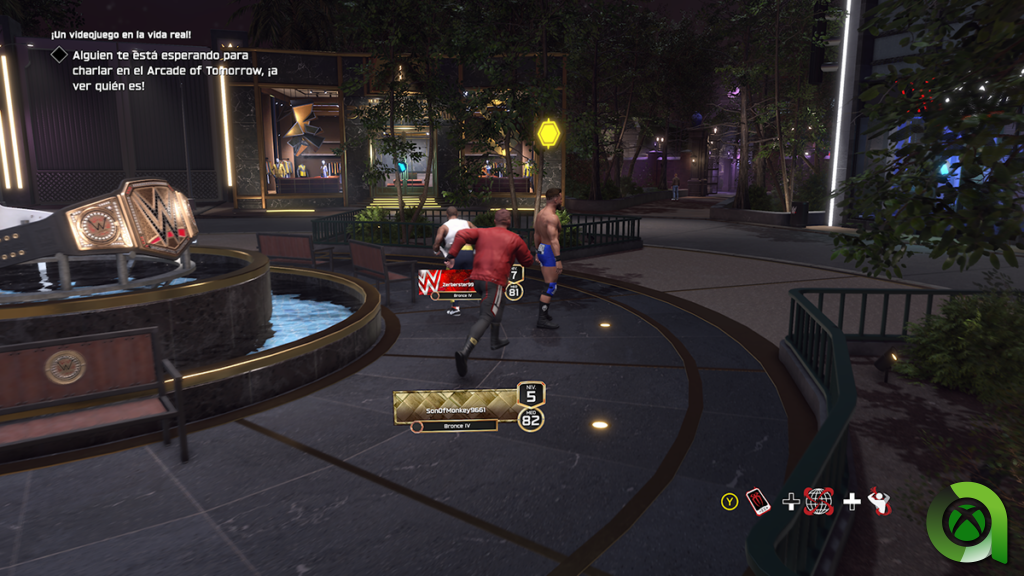Click the crossed-out globe icon
Image resolution: width=1024 pixels, height=576 pixels.
click(x=820, y=501)
